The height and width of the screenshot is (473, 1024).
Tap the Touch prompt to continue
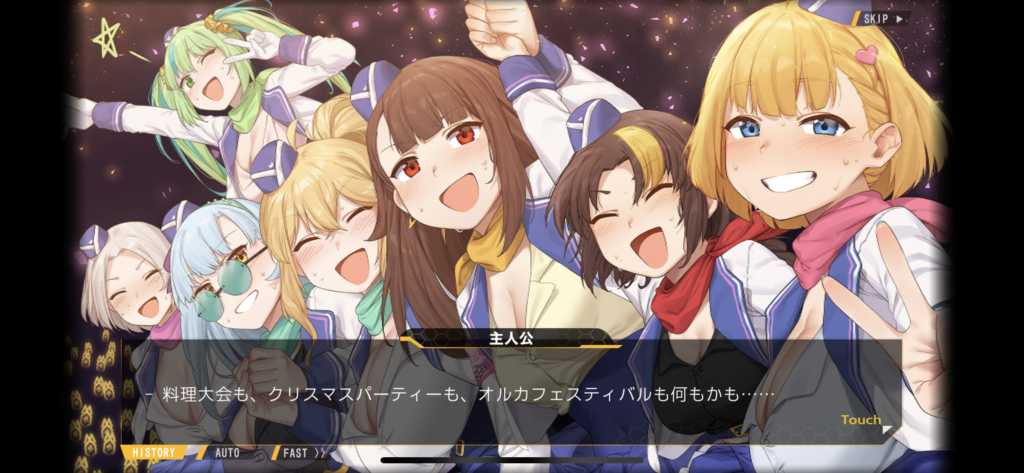[x=861, y=421]
